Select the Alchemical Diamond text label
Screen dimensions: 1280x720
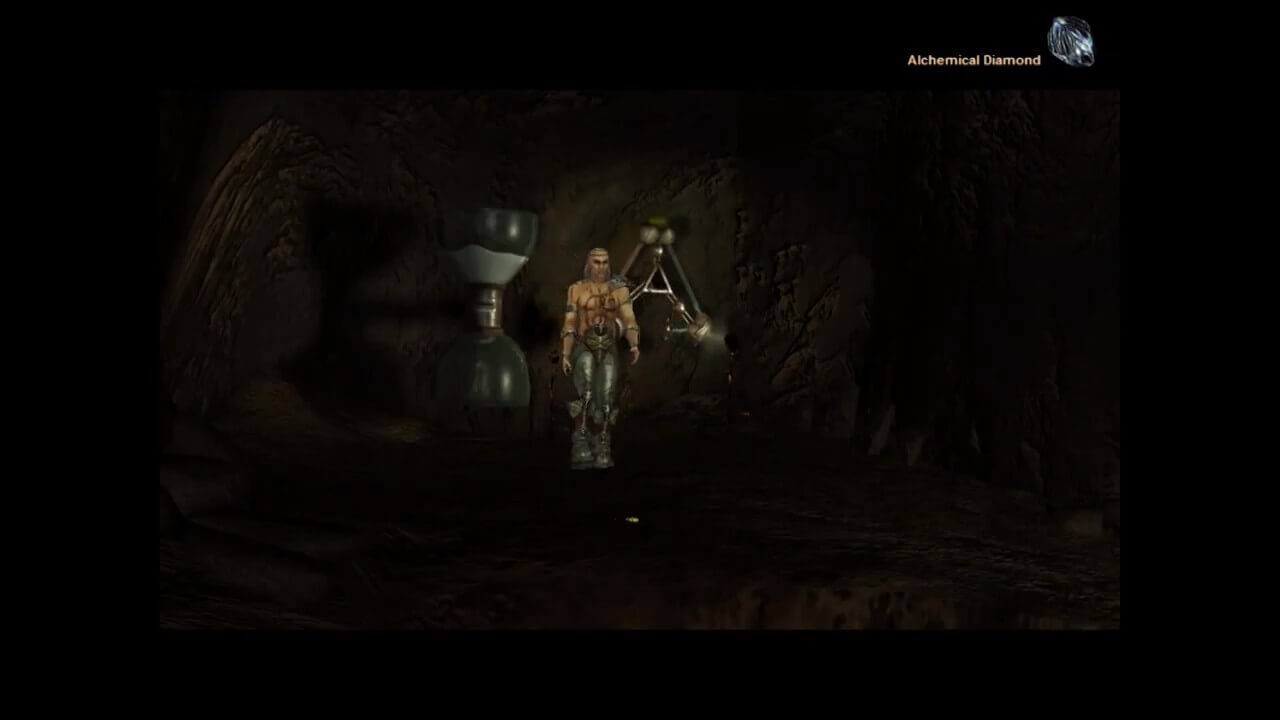click(x=975, y=61)
